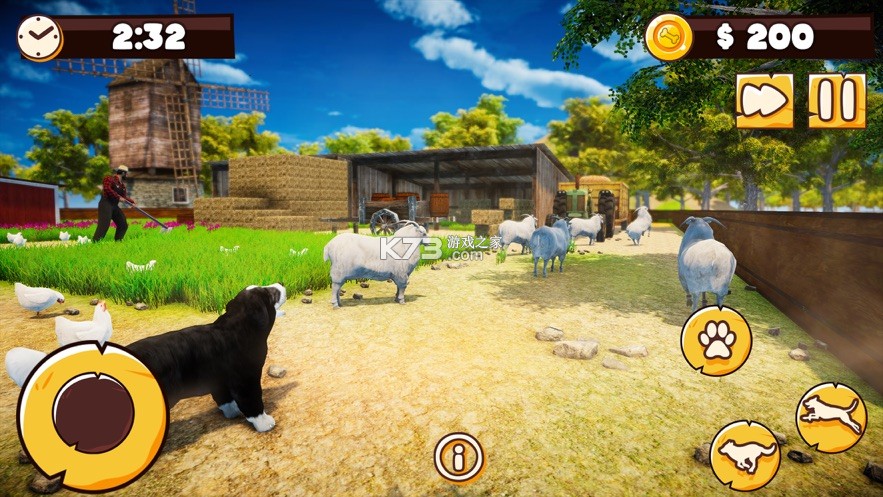
Task: Activate the running dog sprint button
Action: [745, 456]
